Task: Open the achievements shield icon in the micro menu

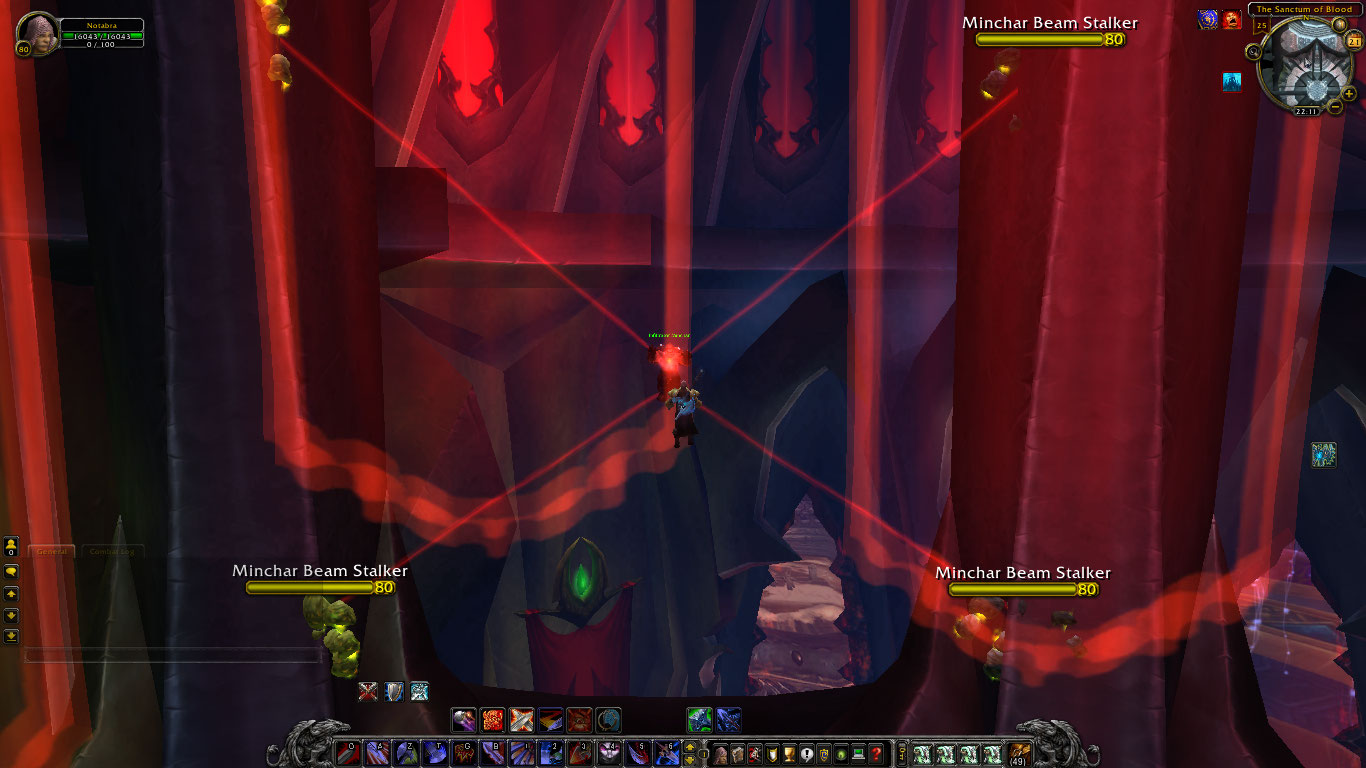Action: coord(772,753)
